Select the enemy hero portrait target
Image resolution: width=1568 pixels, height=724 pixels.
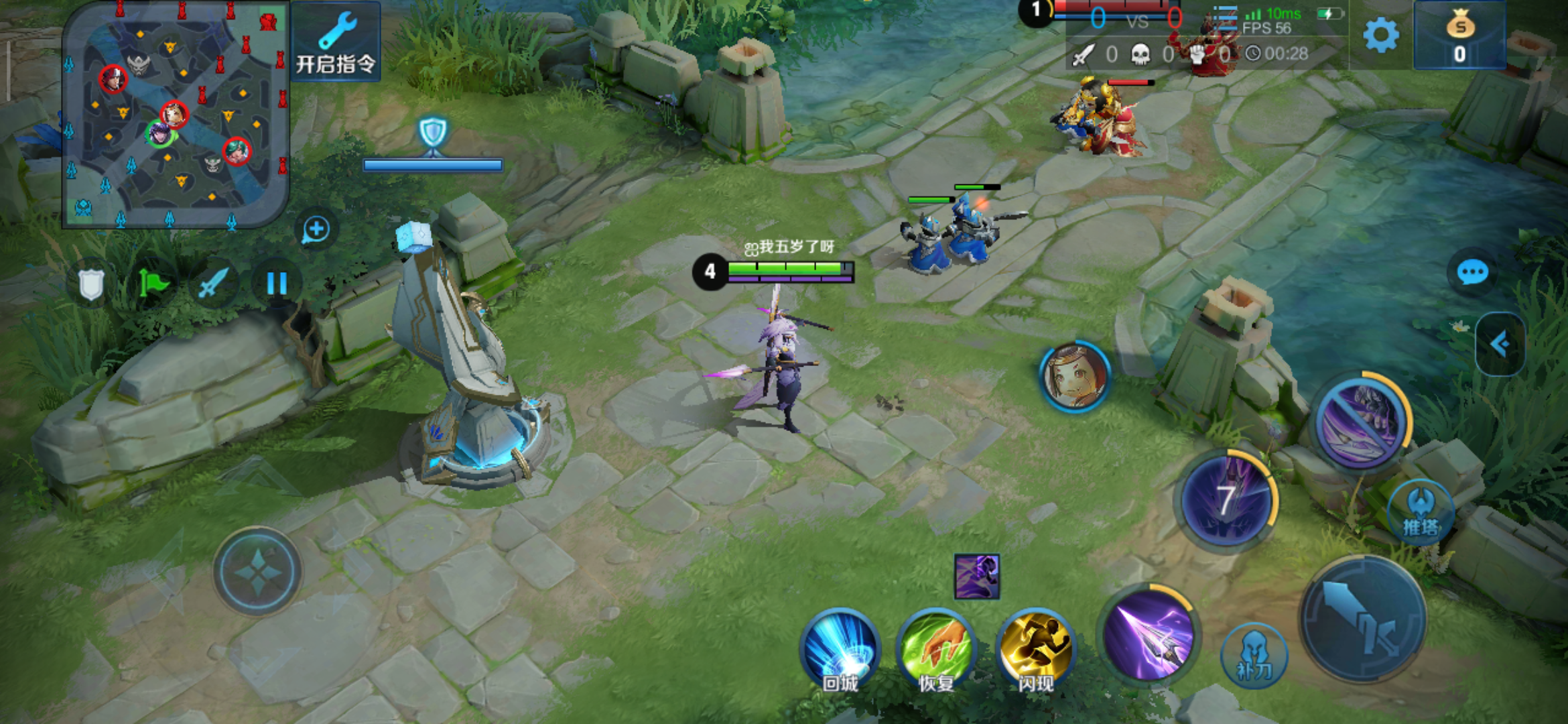1074,376
